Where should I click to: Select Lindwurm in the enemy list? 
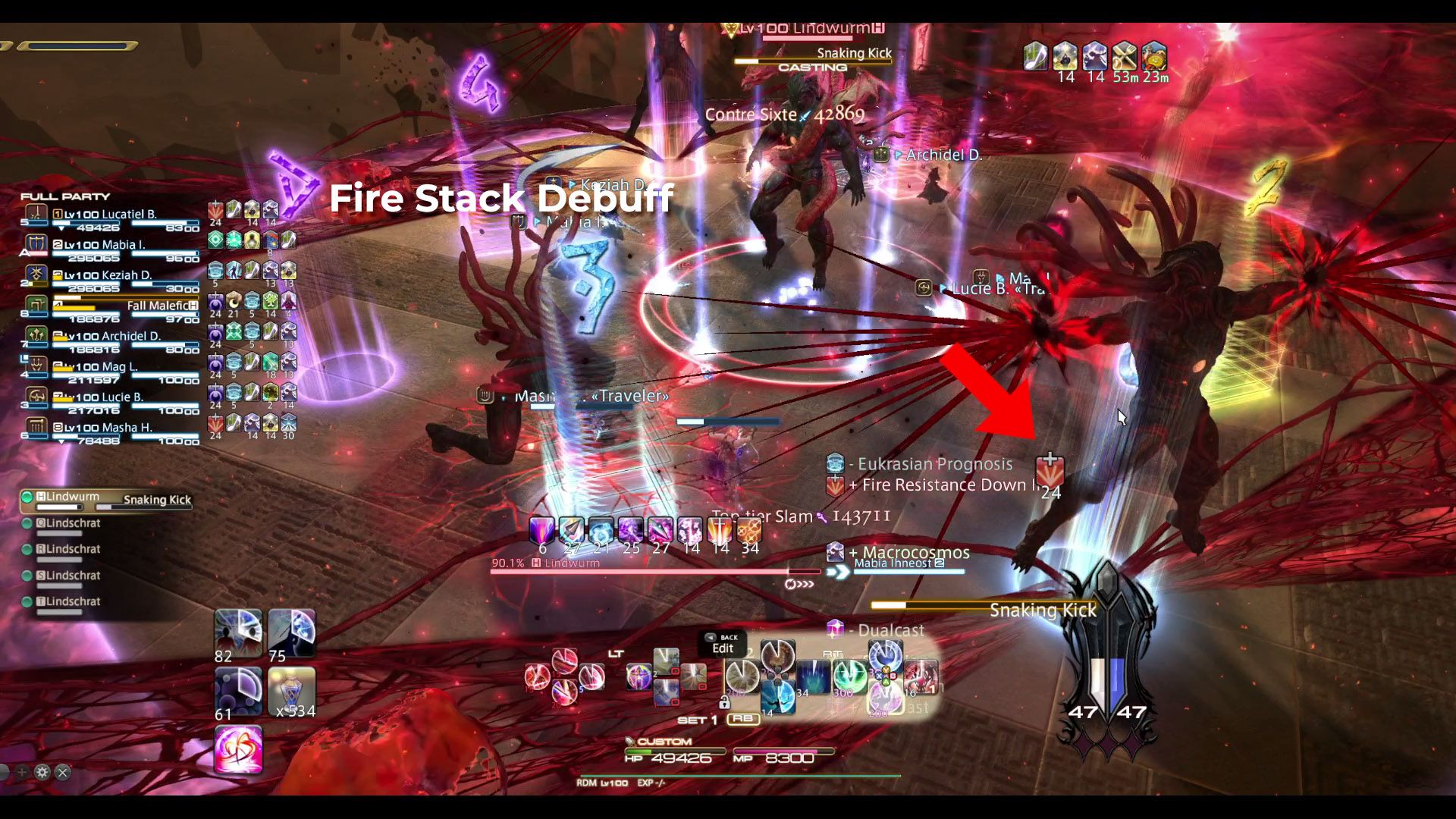click(x=74, y=497)
